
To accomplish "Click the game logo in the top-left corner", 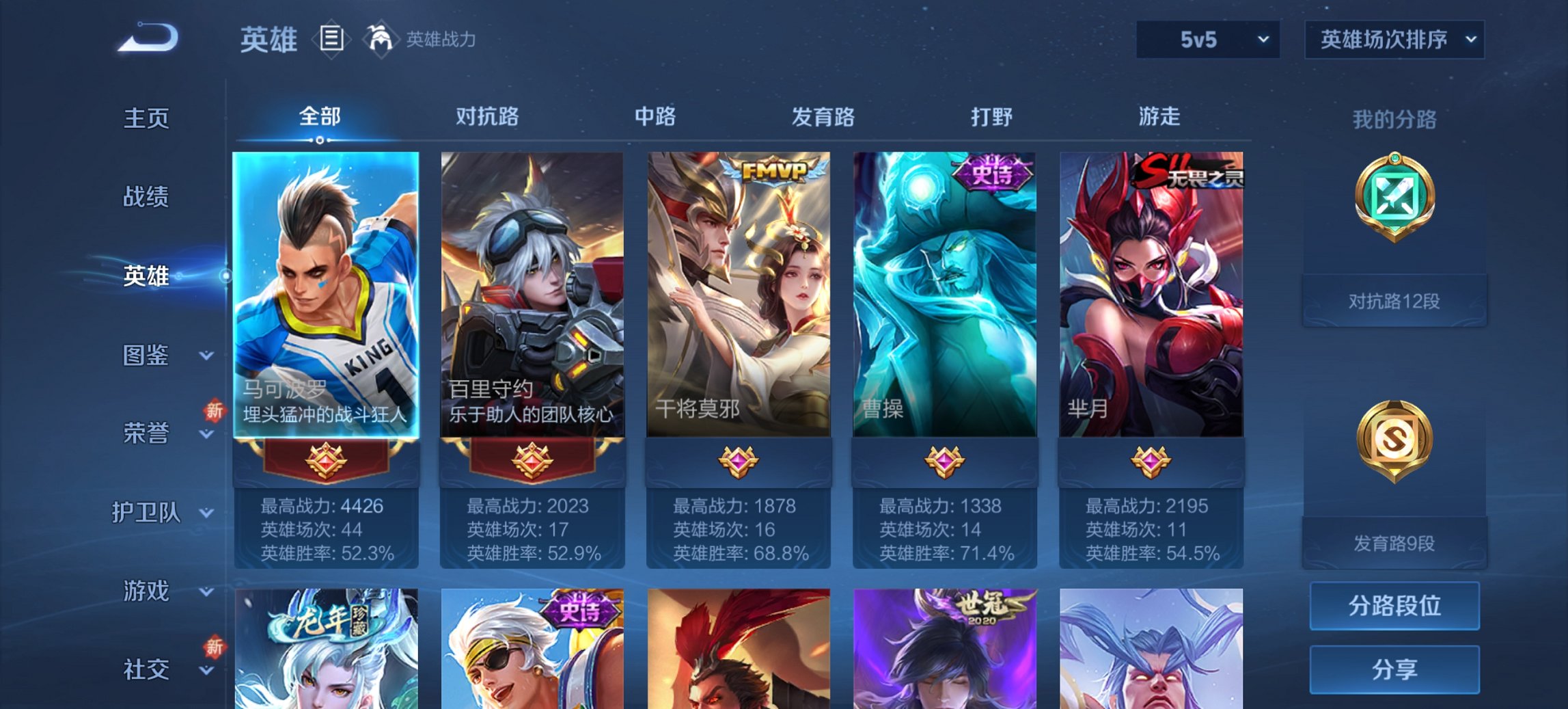I will (x=147, y=38).
